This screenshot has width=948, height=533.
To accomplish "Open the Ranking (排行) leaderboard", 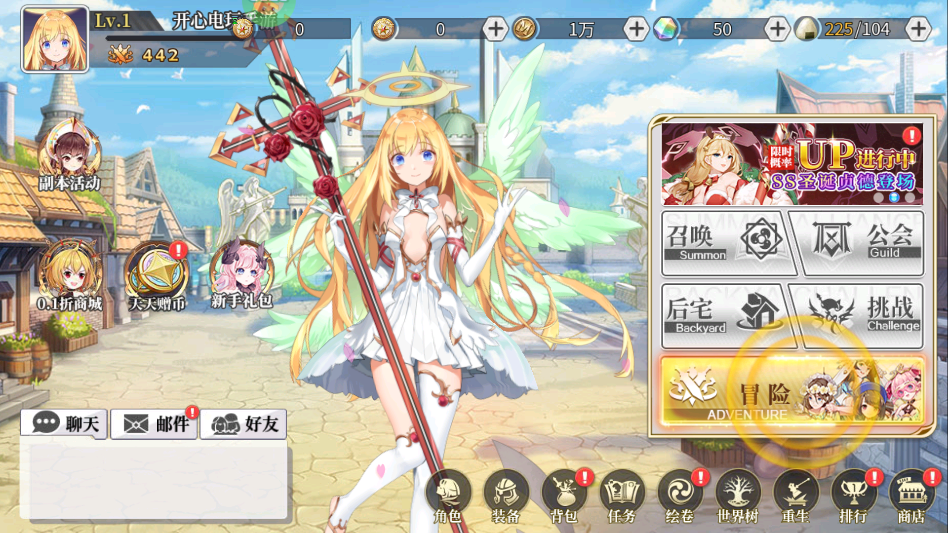I will [854, 496].
